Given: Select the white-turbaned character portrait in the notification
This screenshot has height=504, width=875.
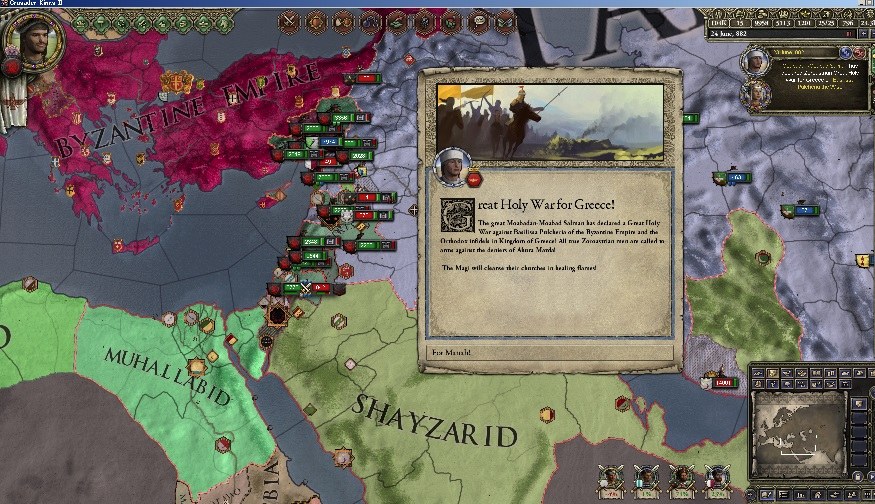Looking at the screenshot, I should coord(757,60).
